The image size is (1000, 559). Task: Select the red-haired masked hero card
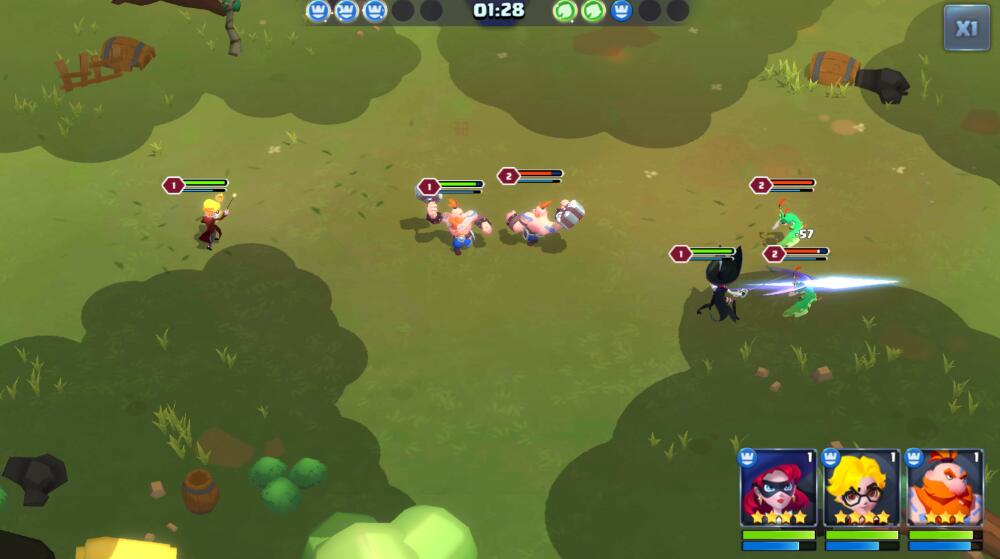coord(778,488)
